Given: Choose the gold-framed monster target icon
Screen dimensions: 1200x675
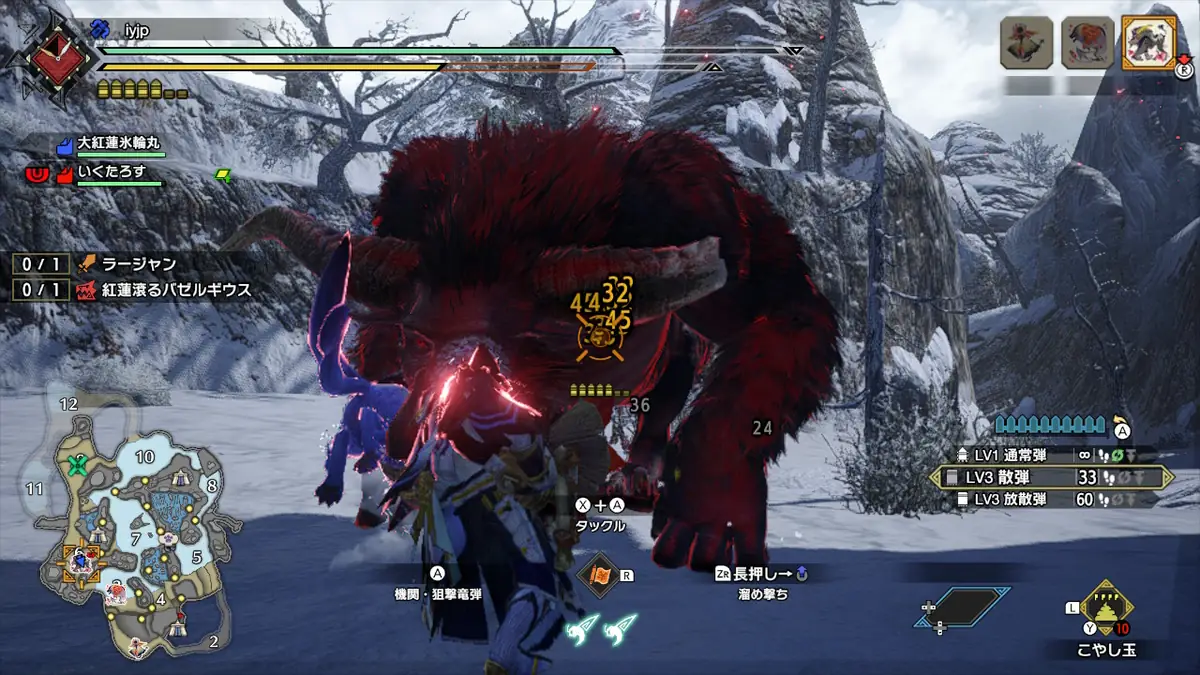Looking at the screenshot, I should [x=1147, y=43].
